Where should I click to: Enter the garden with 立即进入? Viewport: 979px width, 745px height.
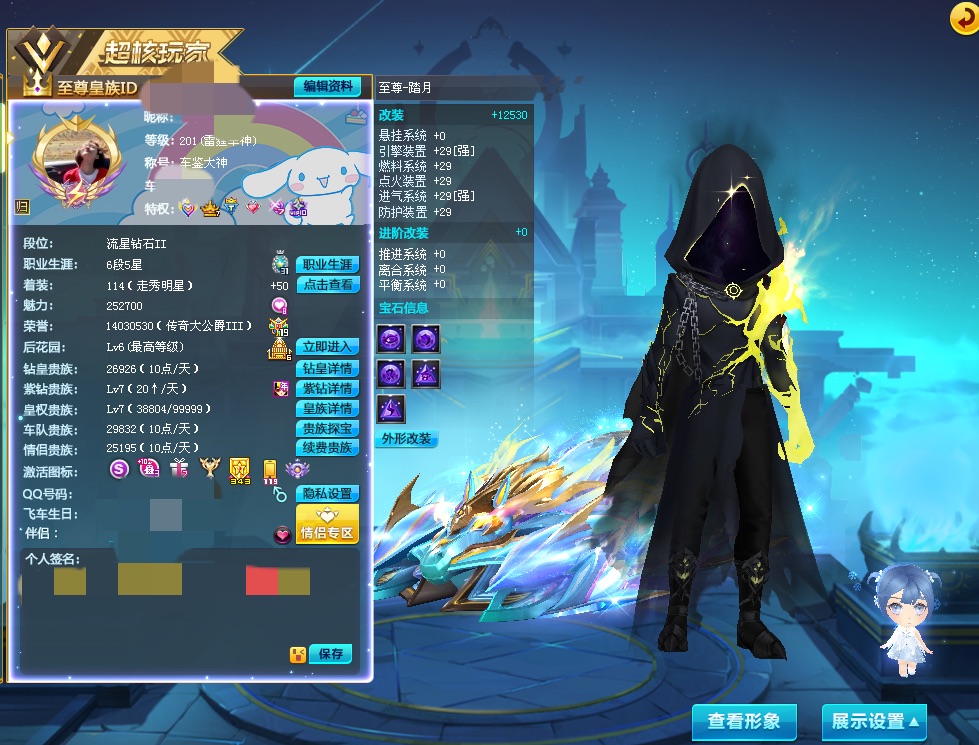(x=327, y=347)
